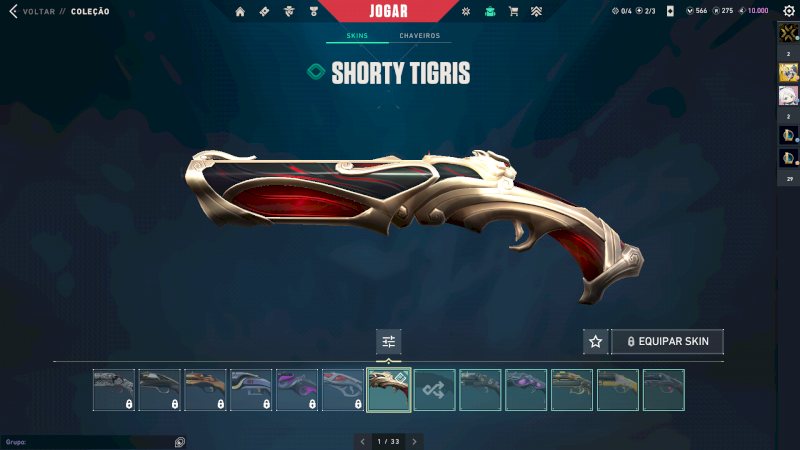This screenshot has height=450, width=800.
Task: Click the Grupo chat input field
Action: [90, 441]
